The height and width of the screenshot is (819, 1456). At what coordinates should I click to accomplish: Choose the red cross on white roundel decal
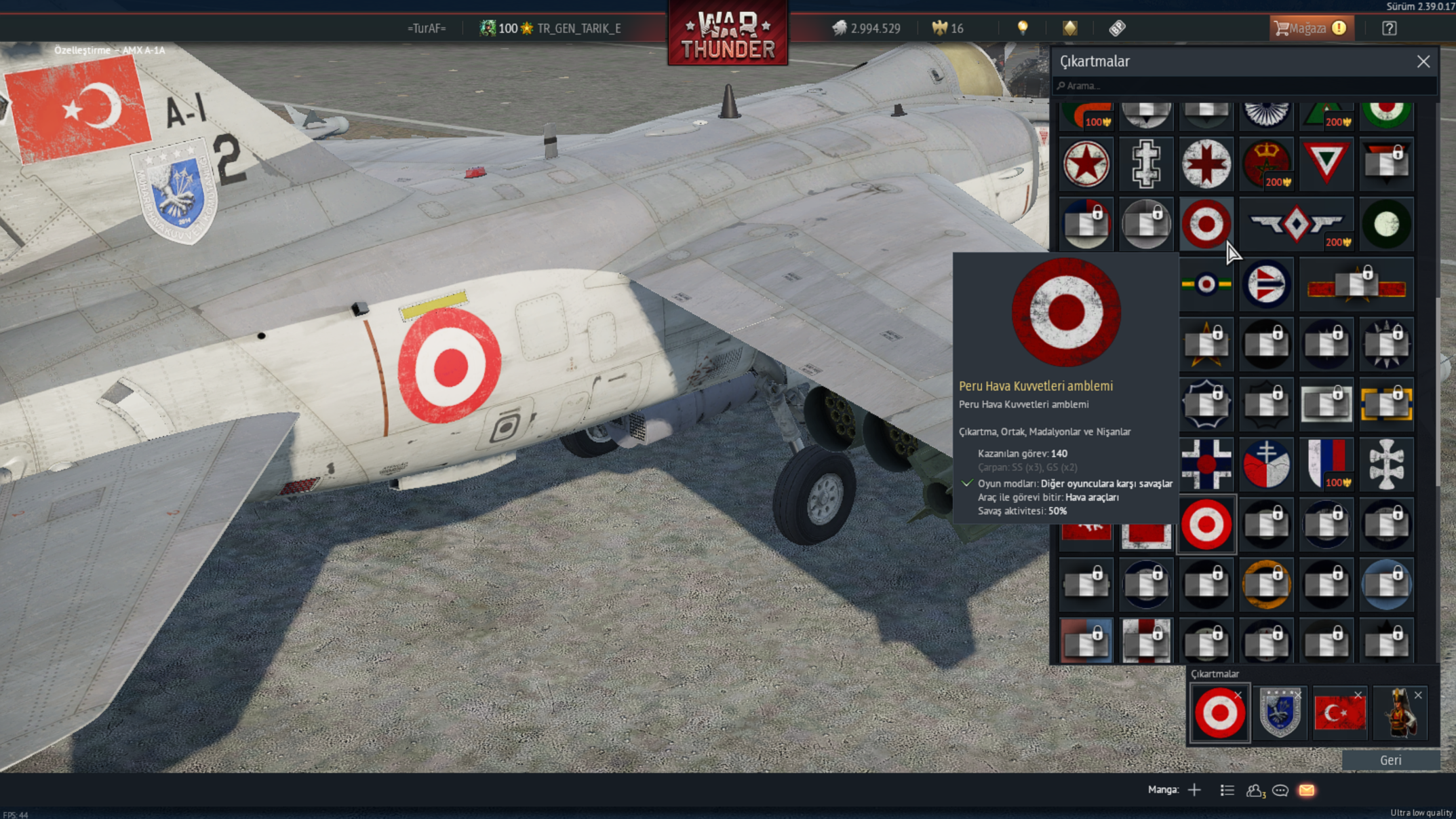click(1206, 164)
